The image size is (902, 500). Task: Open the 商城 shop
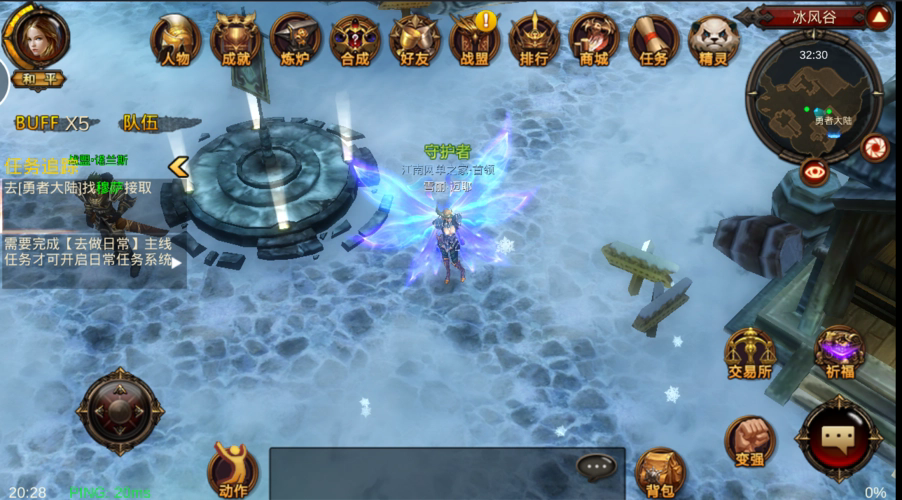point(594,38)
